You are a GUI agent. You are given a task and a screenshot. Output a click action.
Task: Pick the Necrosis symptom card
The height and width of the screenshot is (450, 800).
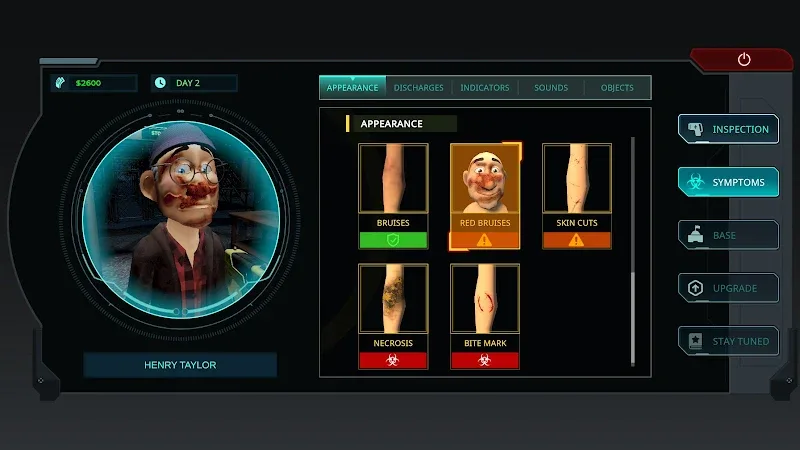coord(393,316)
